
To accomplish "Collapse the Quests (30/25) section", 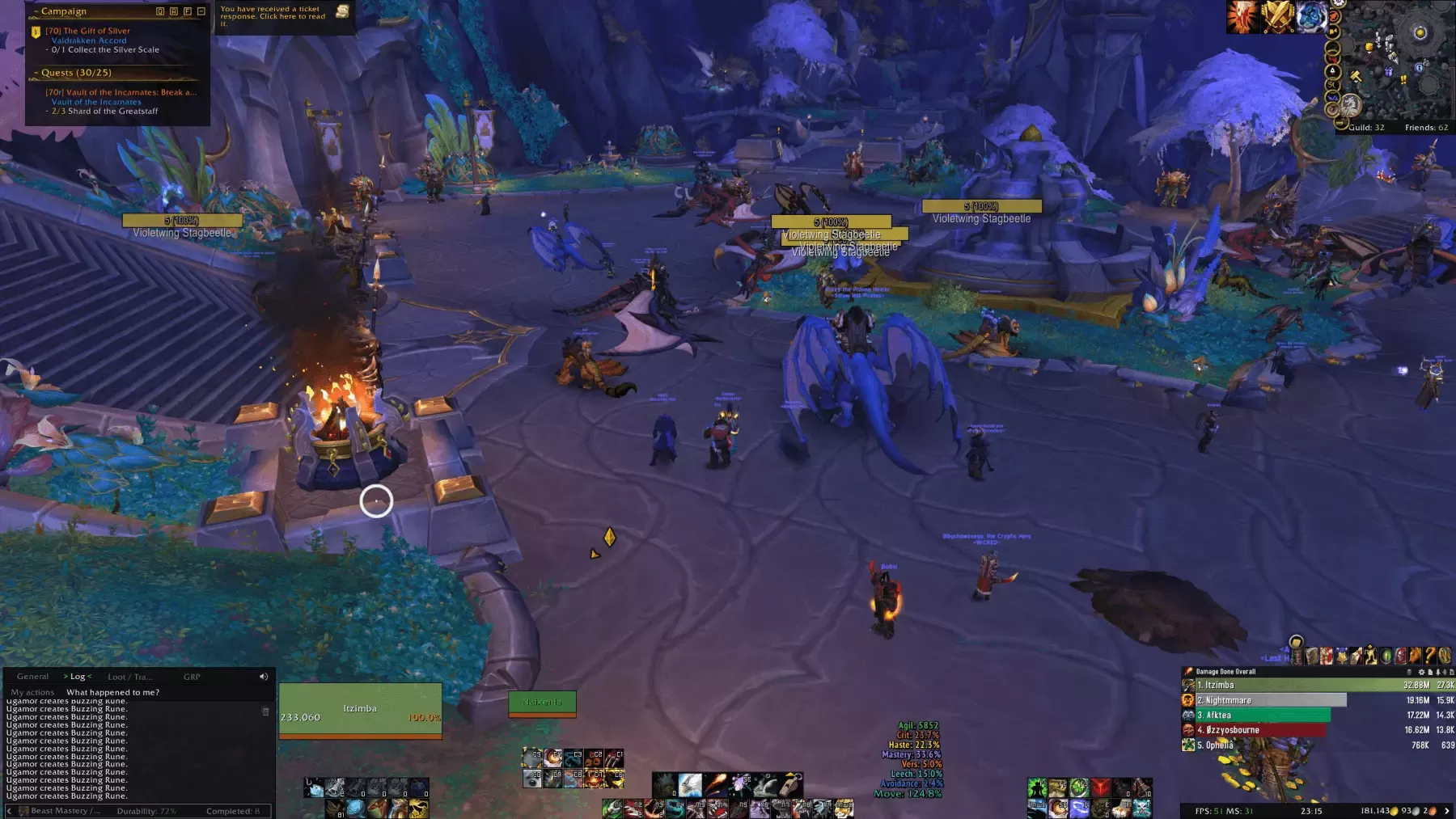I will (35, 72).
